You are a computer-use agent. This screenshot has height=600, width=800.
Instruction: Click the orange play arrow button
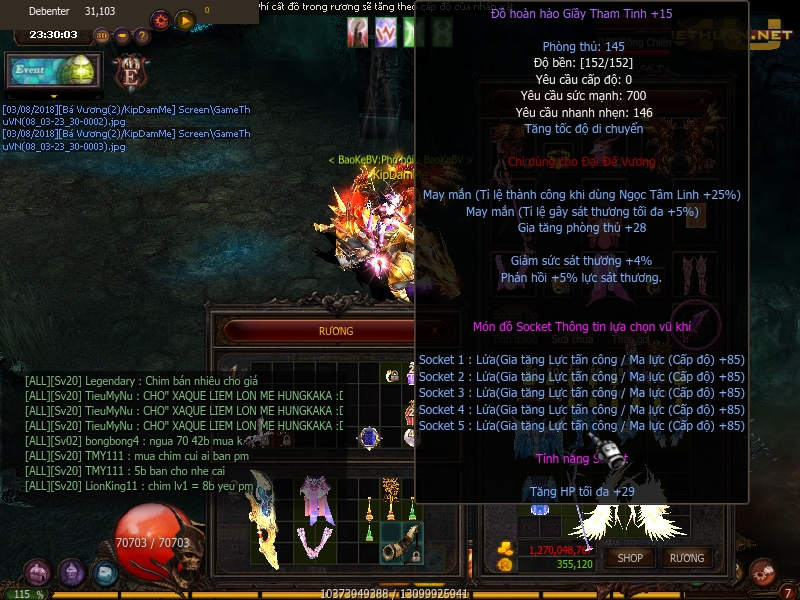pyautogui.click(x=185, y=20)
